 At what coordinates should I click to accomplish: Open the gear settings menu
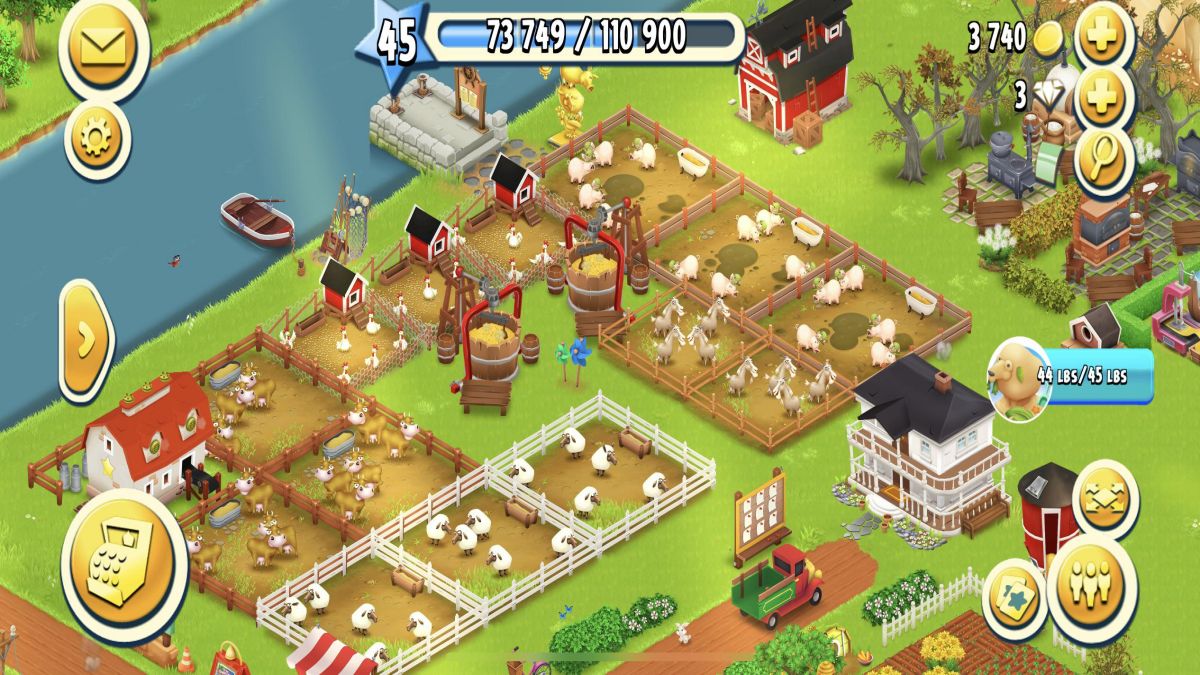click(97, 140)
